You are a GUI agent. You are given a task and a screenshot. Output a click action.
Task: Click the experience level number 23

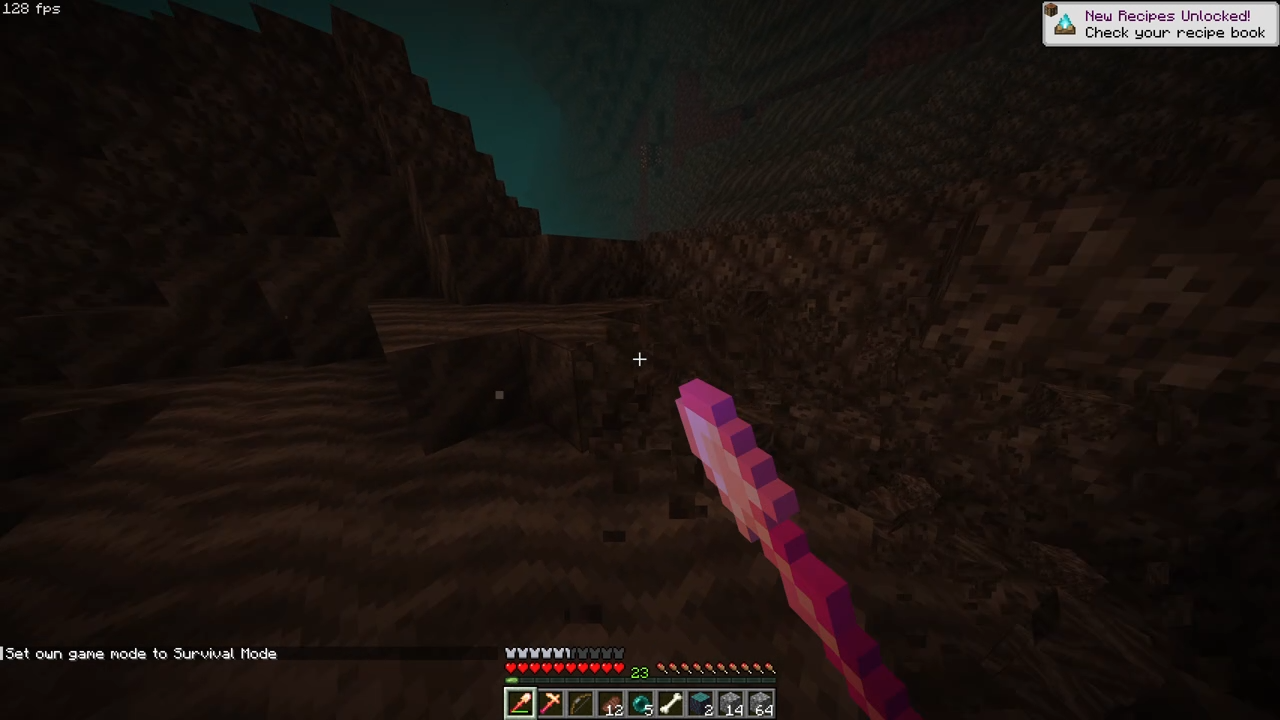pos(640,672)
